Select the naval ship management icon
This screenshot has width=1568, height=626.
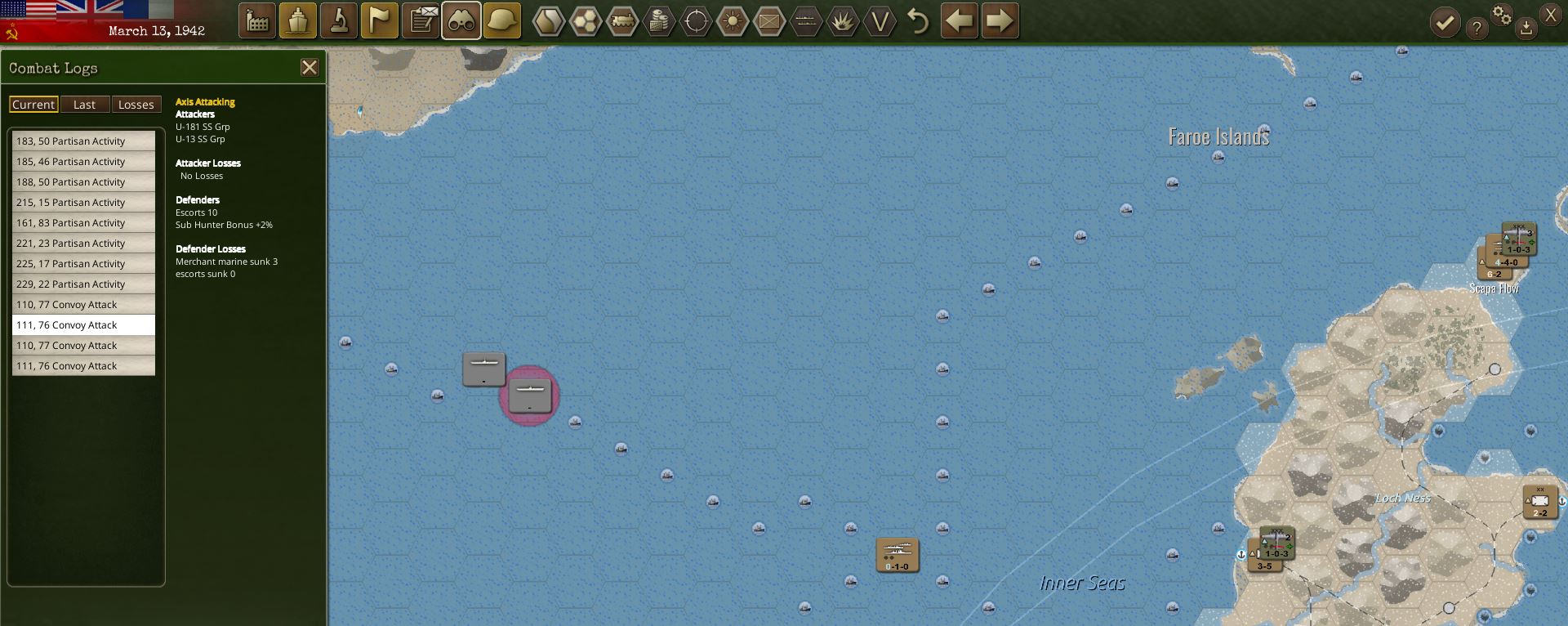[x=297, y=20]
